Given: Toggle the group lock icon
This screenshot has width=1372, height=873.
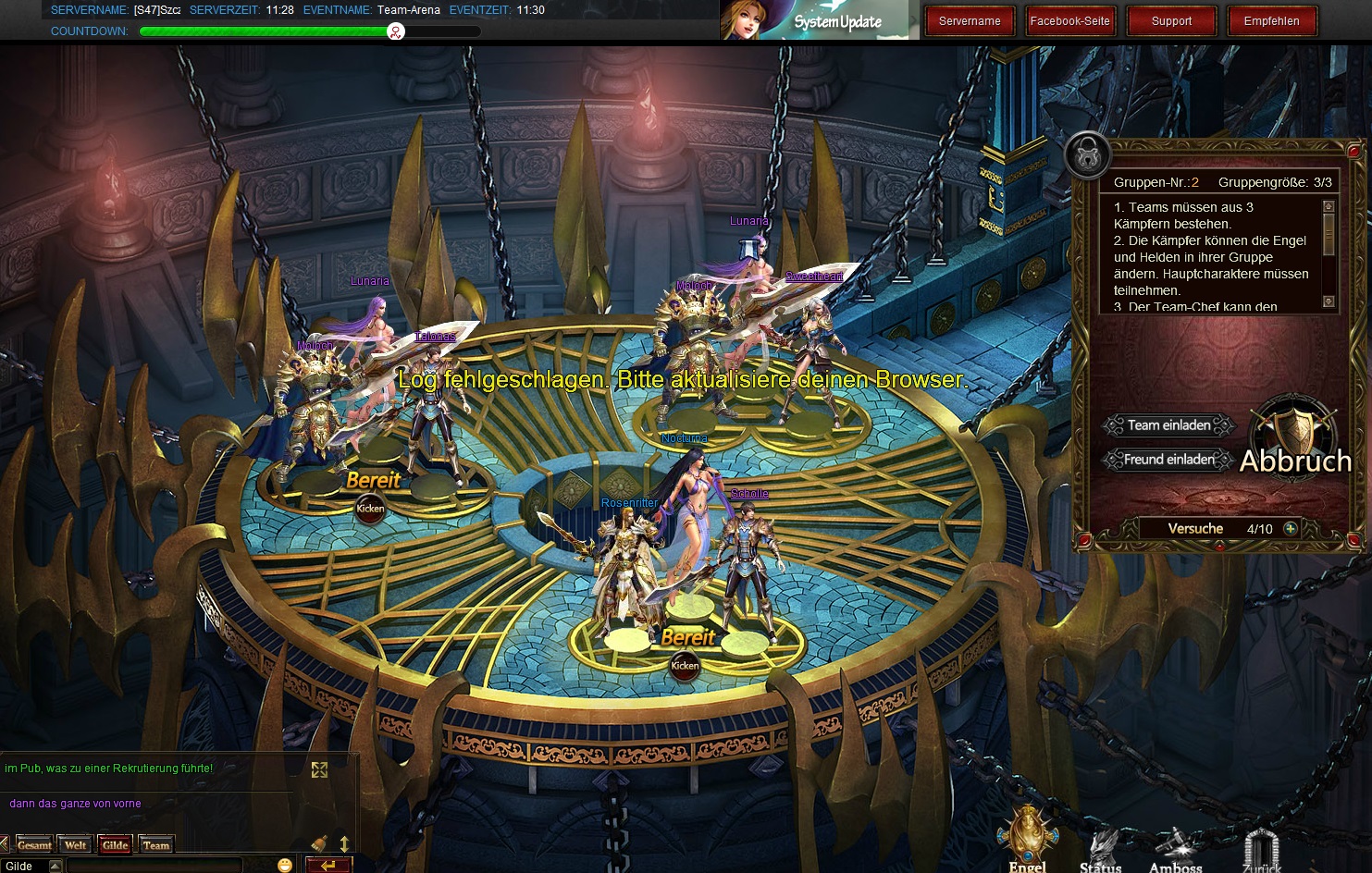Looking at the screenshot, I should coord(1087,154).
